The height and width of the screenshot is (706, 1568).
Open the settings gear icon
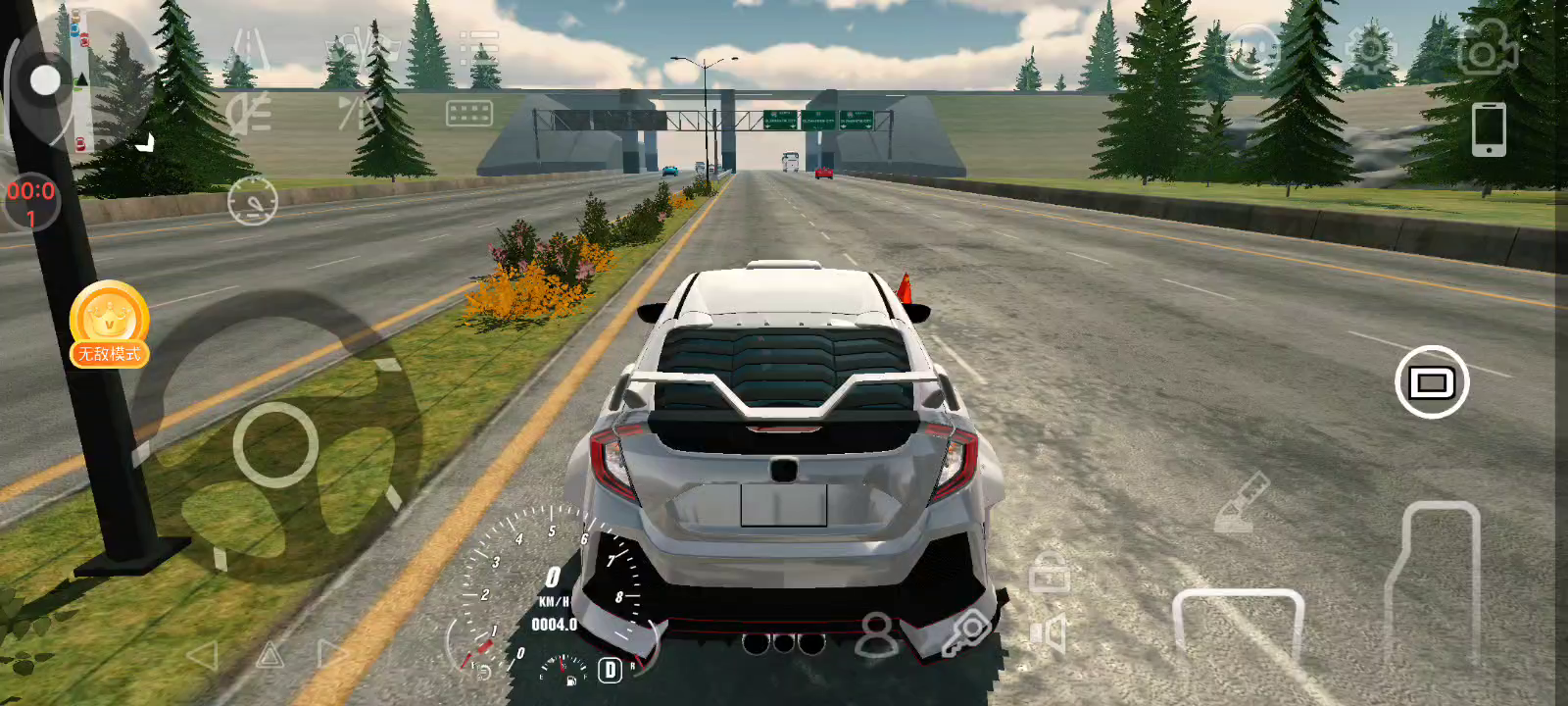click(x=1369, y=49)
